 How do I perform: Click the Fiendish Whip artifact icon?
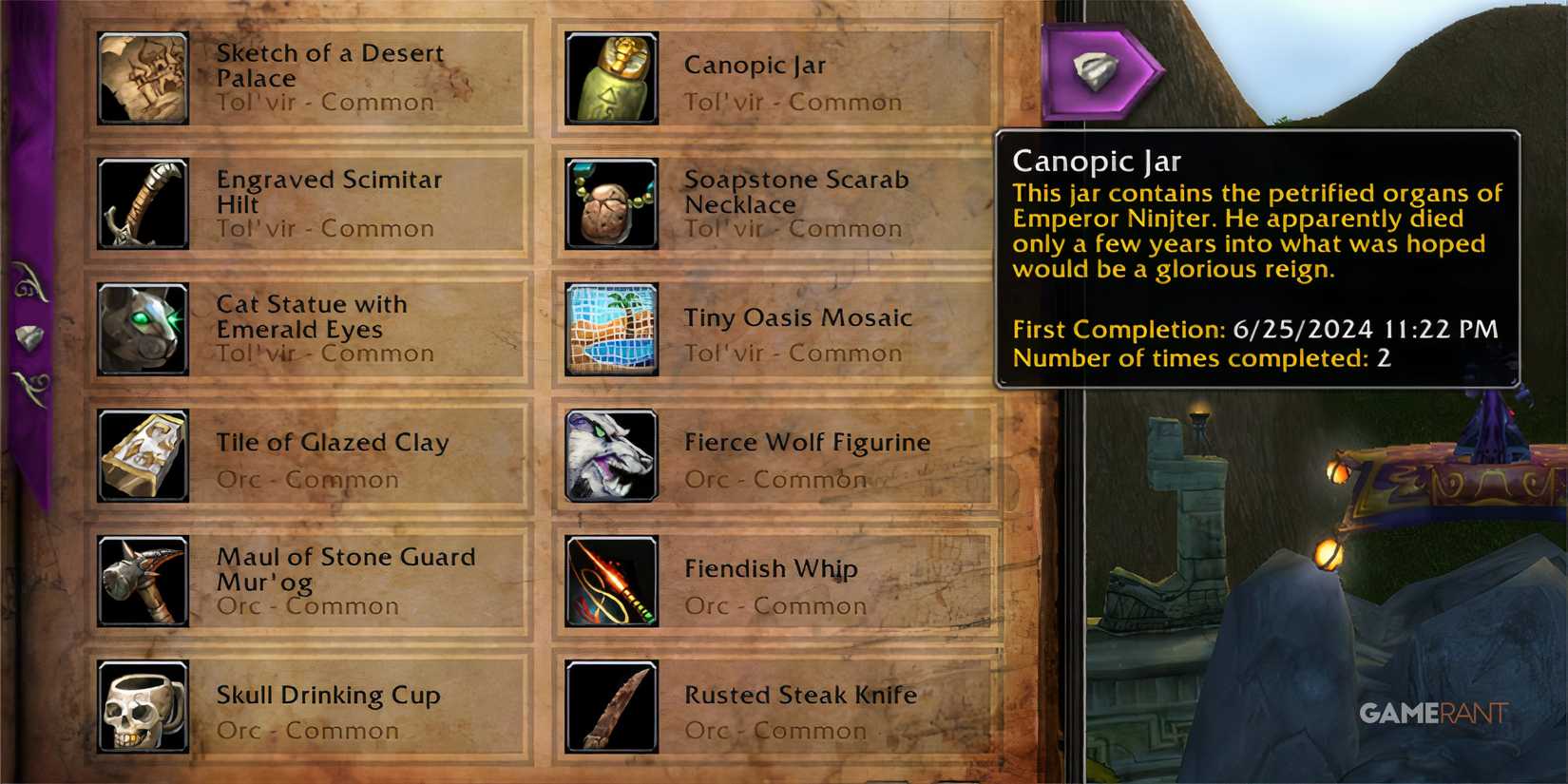coord(611,580)
